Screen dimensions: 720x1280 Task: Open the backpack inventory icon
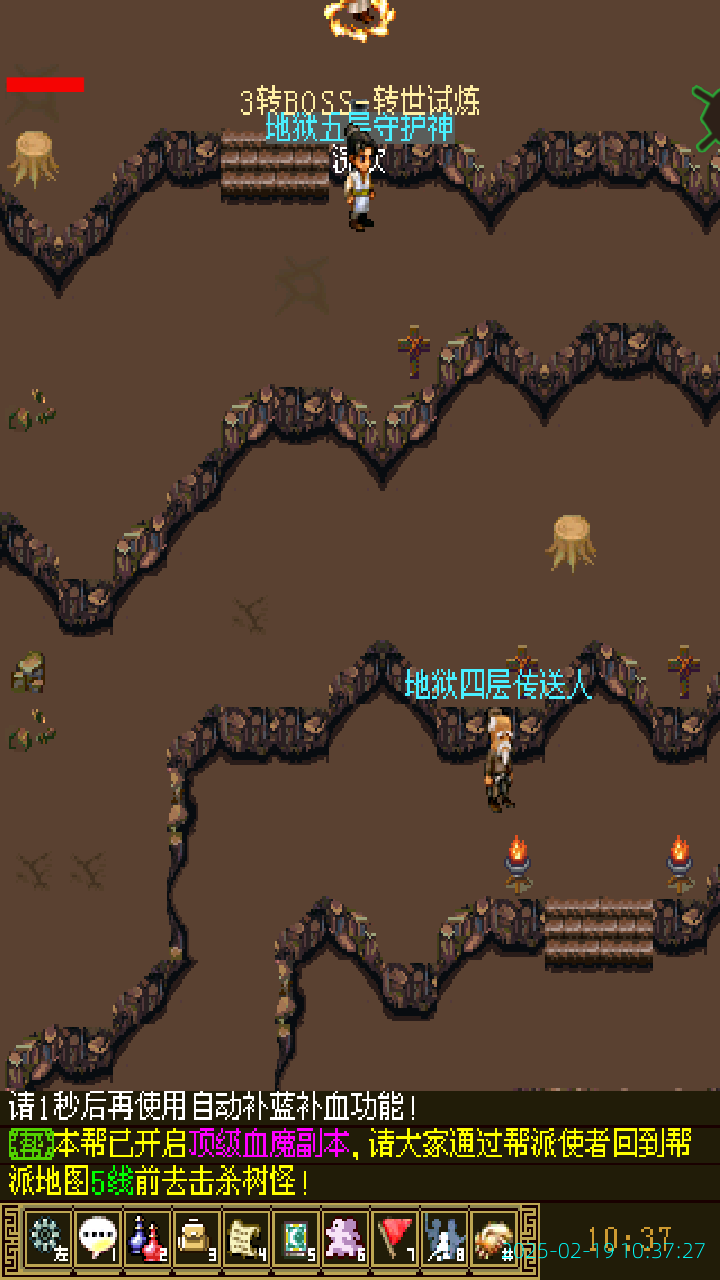coord(196,1238)
